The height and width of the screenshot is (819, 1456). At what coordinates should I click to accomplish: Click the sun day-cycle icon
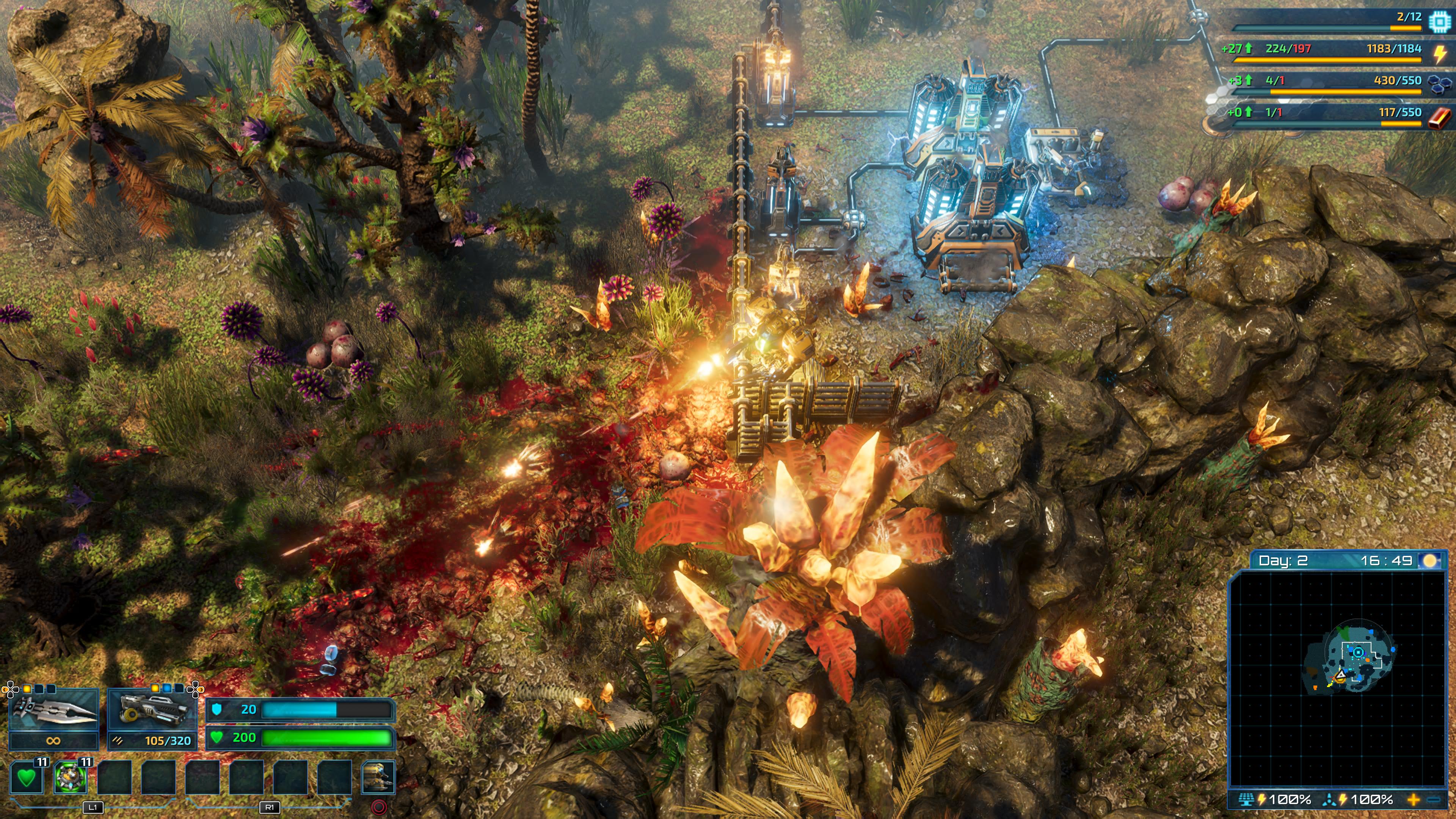[1430, 561]
